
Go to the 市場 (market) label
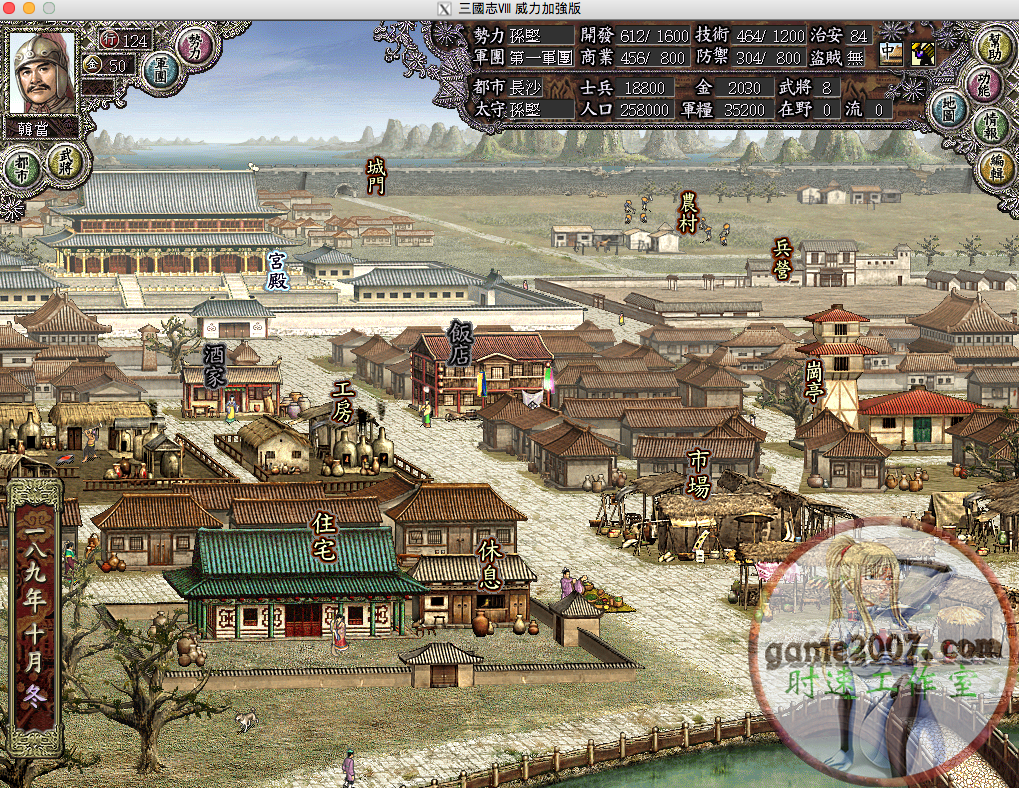pyautogui.click(x=698, y=473)
